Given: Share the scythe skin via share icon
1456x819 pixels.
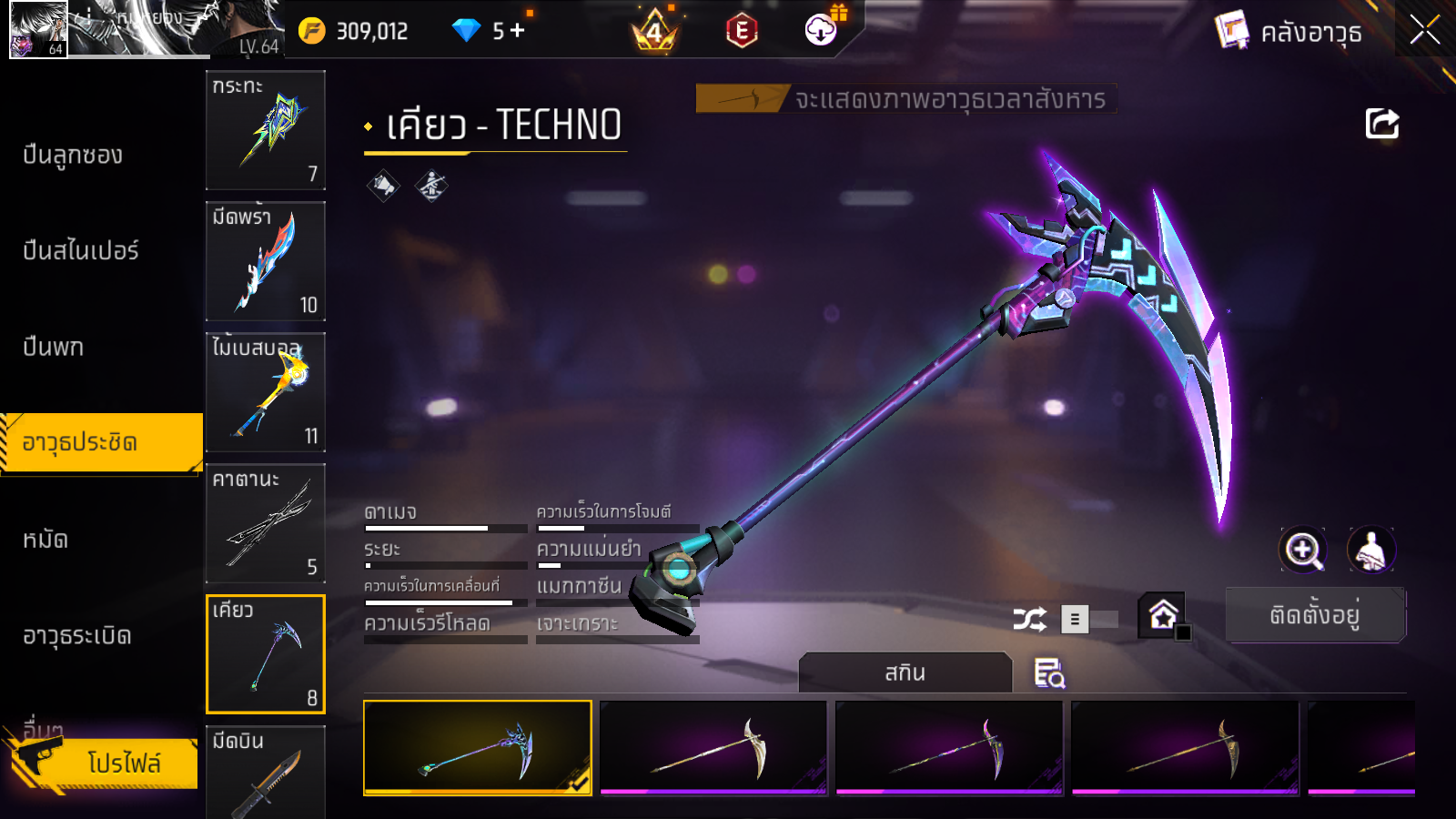Looking at the screenshot, I should 1381,124.
